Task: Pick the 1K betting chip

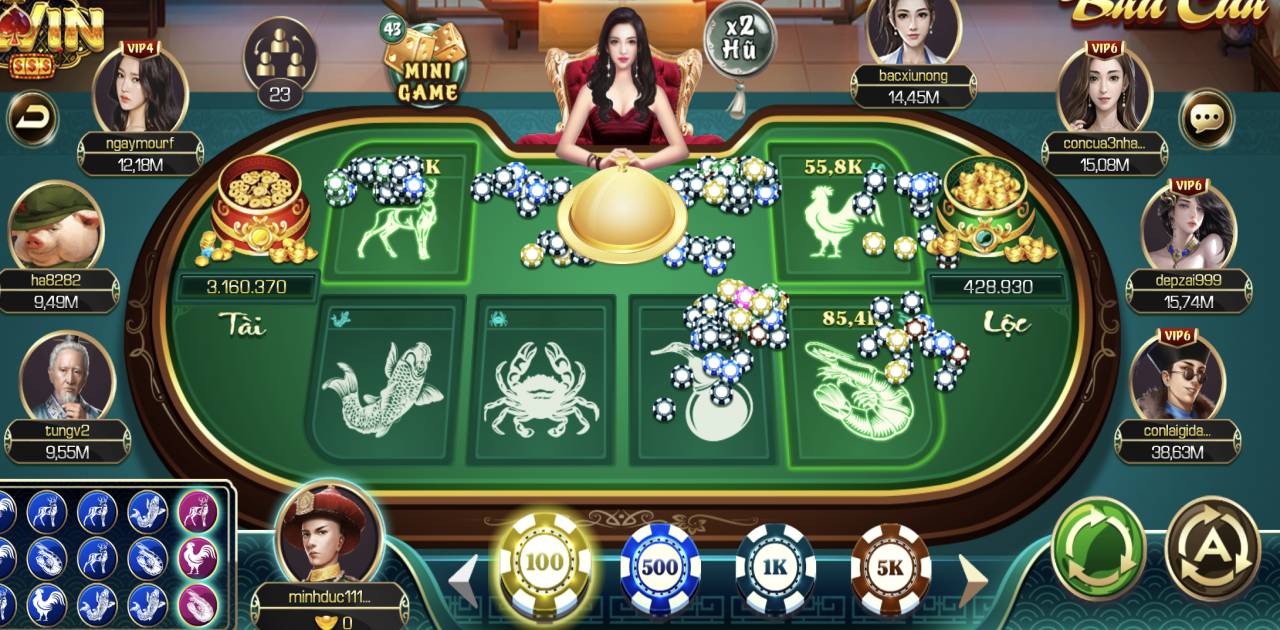Action: [x=775, y=568]
